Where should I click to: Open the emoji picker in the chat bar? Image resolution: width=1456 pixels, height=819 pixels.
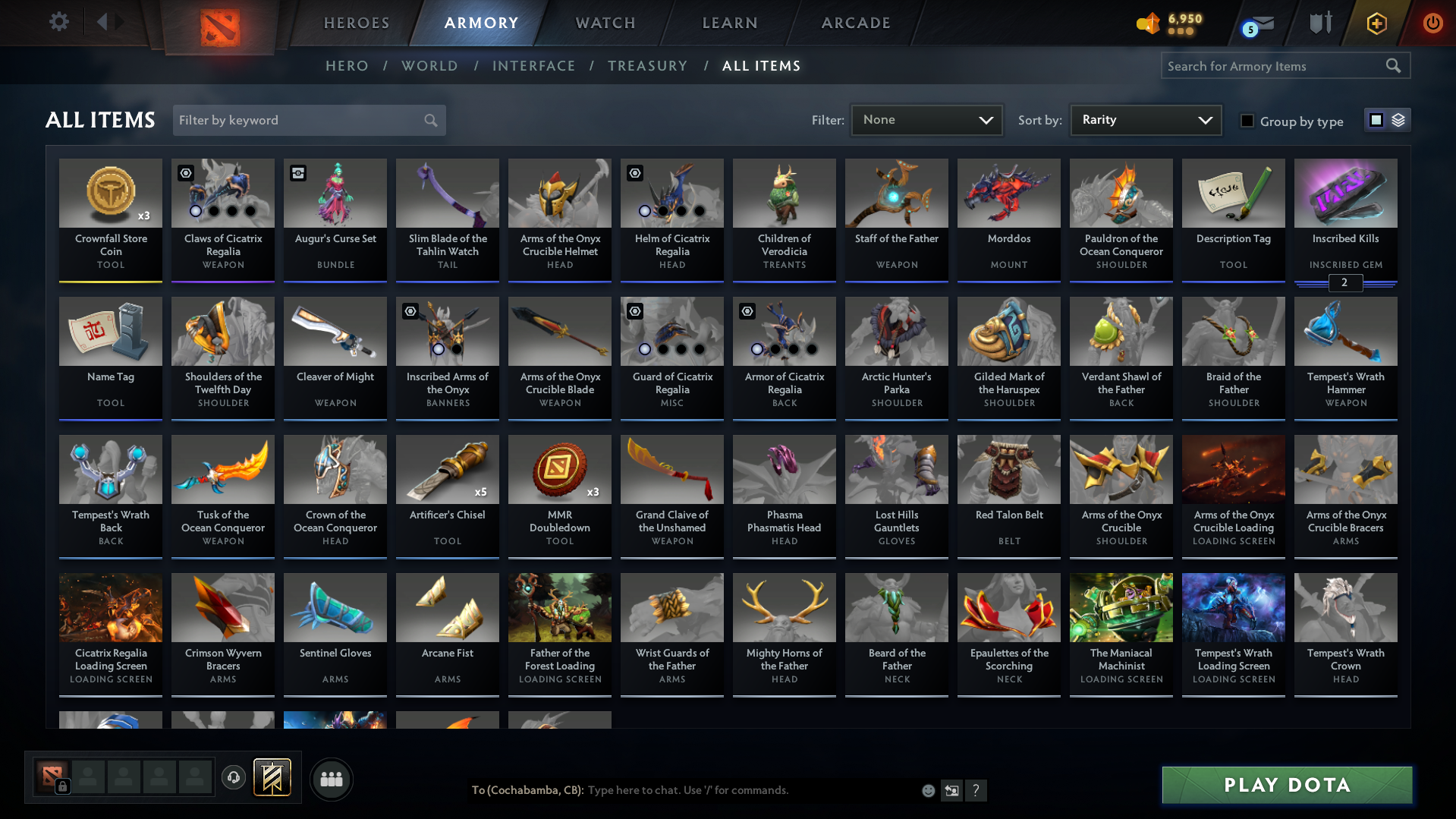[928, 790]
